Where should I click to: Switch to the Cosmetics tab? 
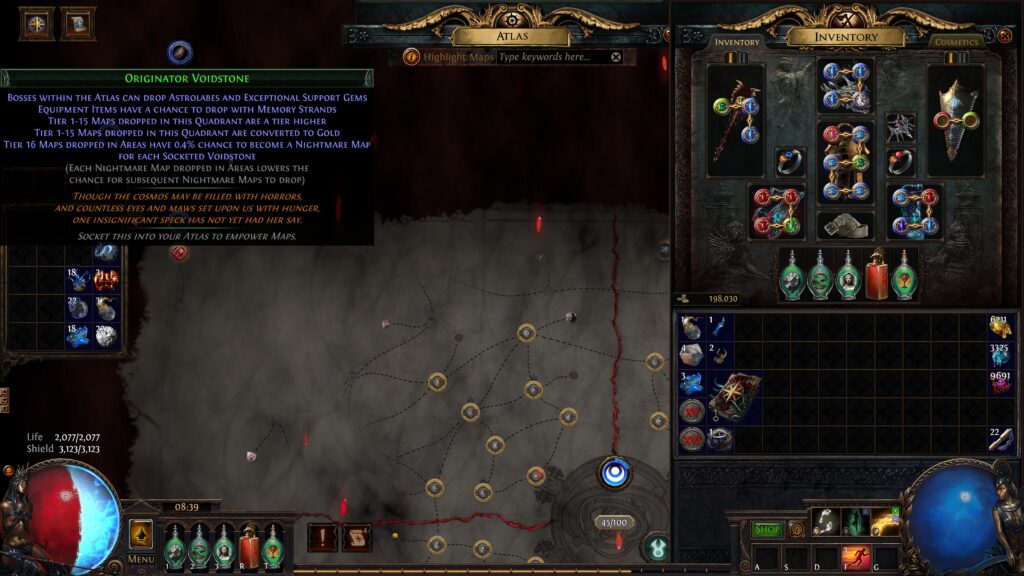click(x=955, y=42)
